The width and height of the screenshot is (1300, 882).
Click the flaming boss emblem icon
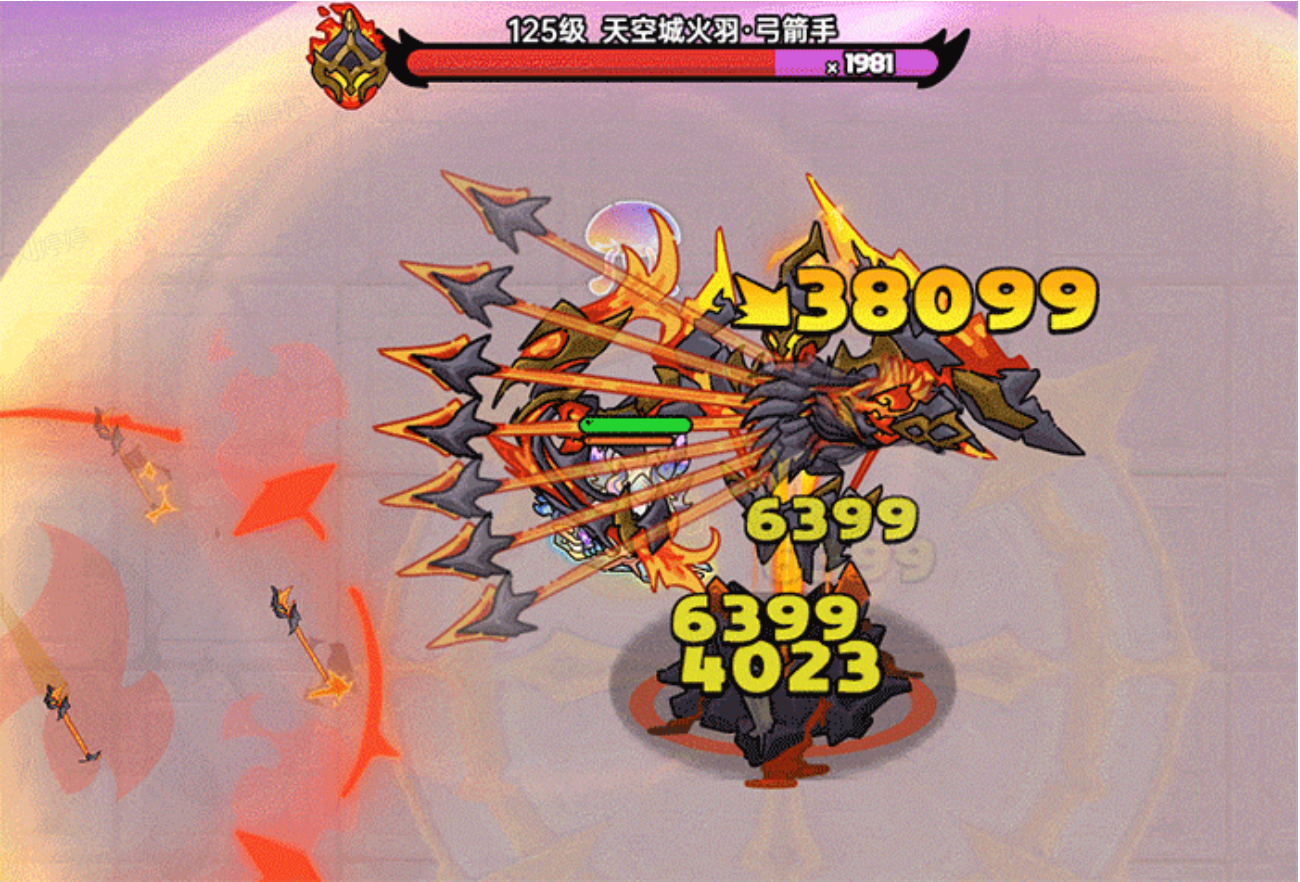tap(348, 55)
